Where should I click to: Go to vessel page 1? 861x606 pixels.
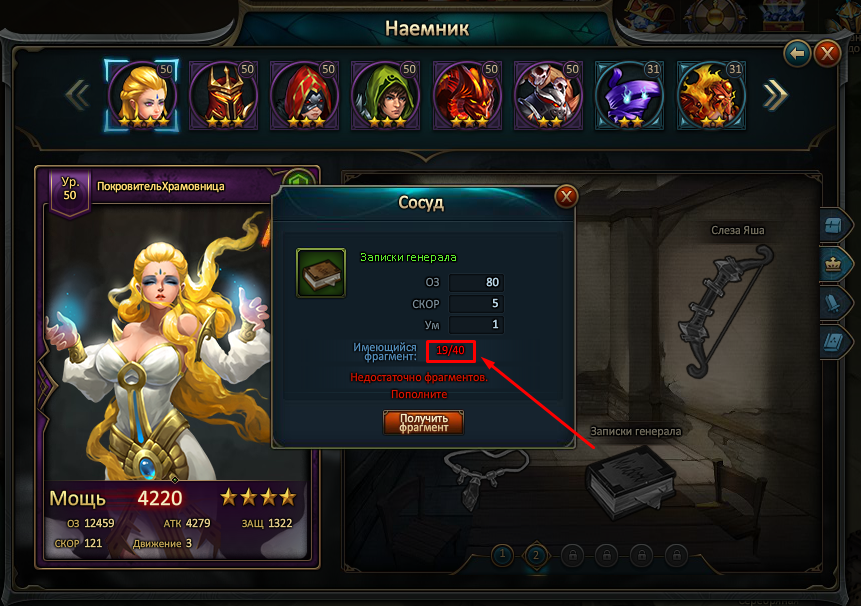coord(503,553)
